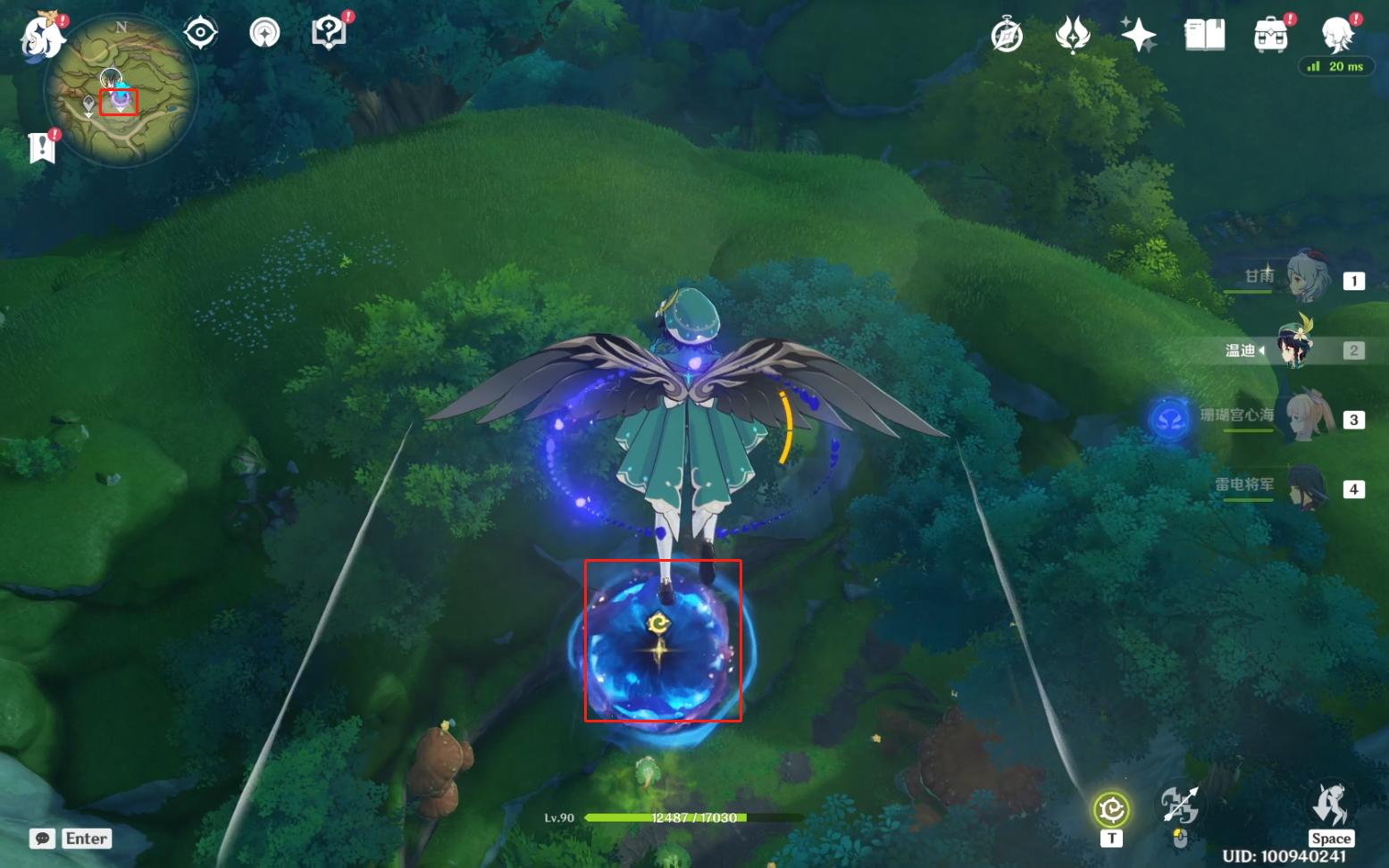Click the Enter chat button
This screenshot has width=1389, height=868.
click(86, 839)
